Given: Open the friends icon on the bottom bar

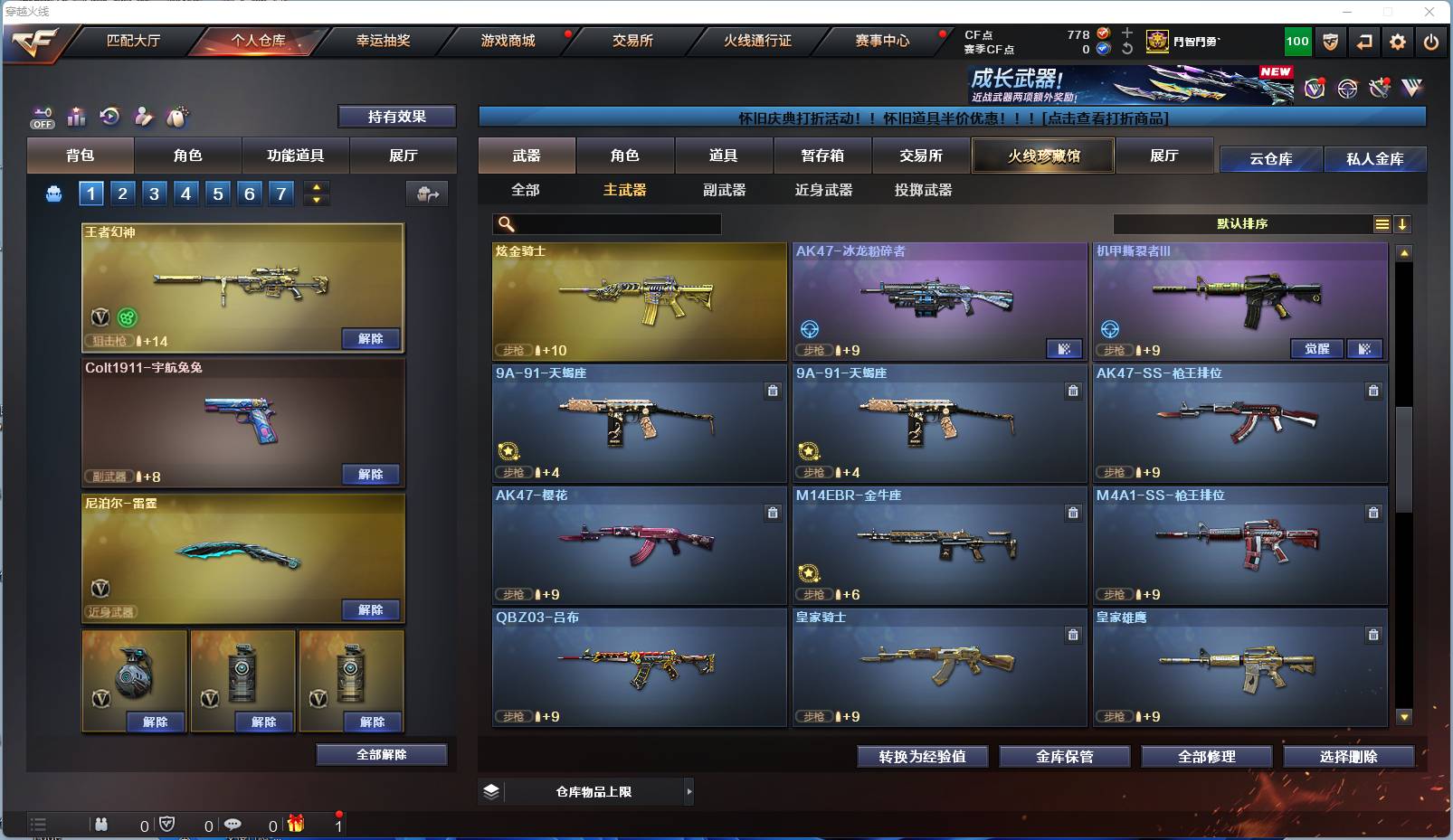Looking at the screenshot, I should click(100, 825).
